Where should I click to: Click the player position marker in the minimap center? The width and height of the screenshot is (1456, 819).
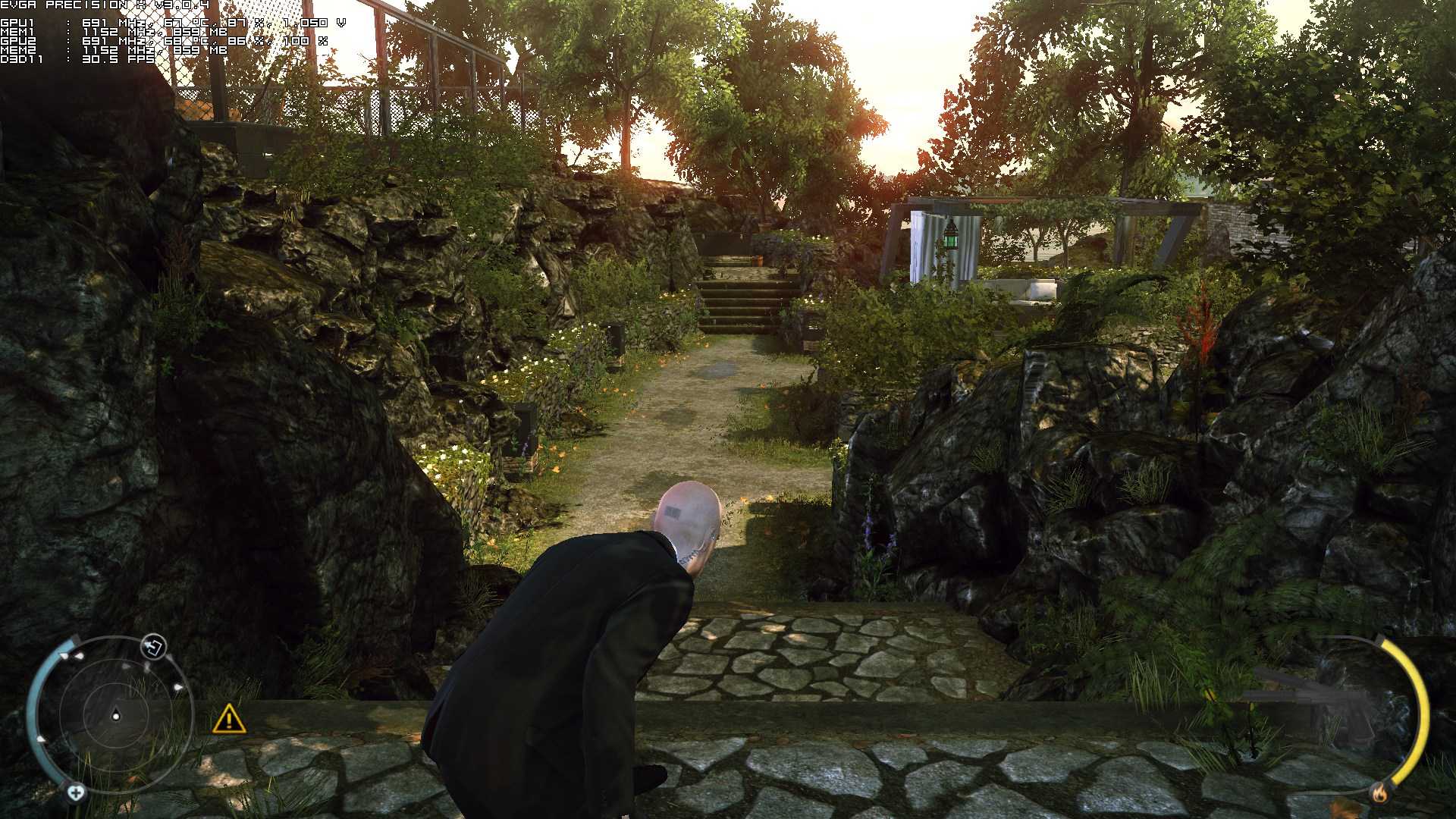tap(116, 715)
